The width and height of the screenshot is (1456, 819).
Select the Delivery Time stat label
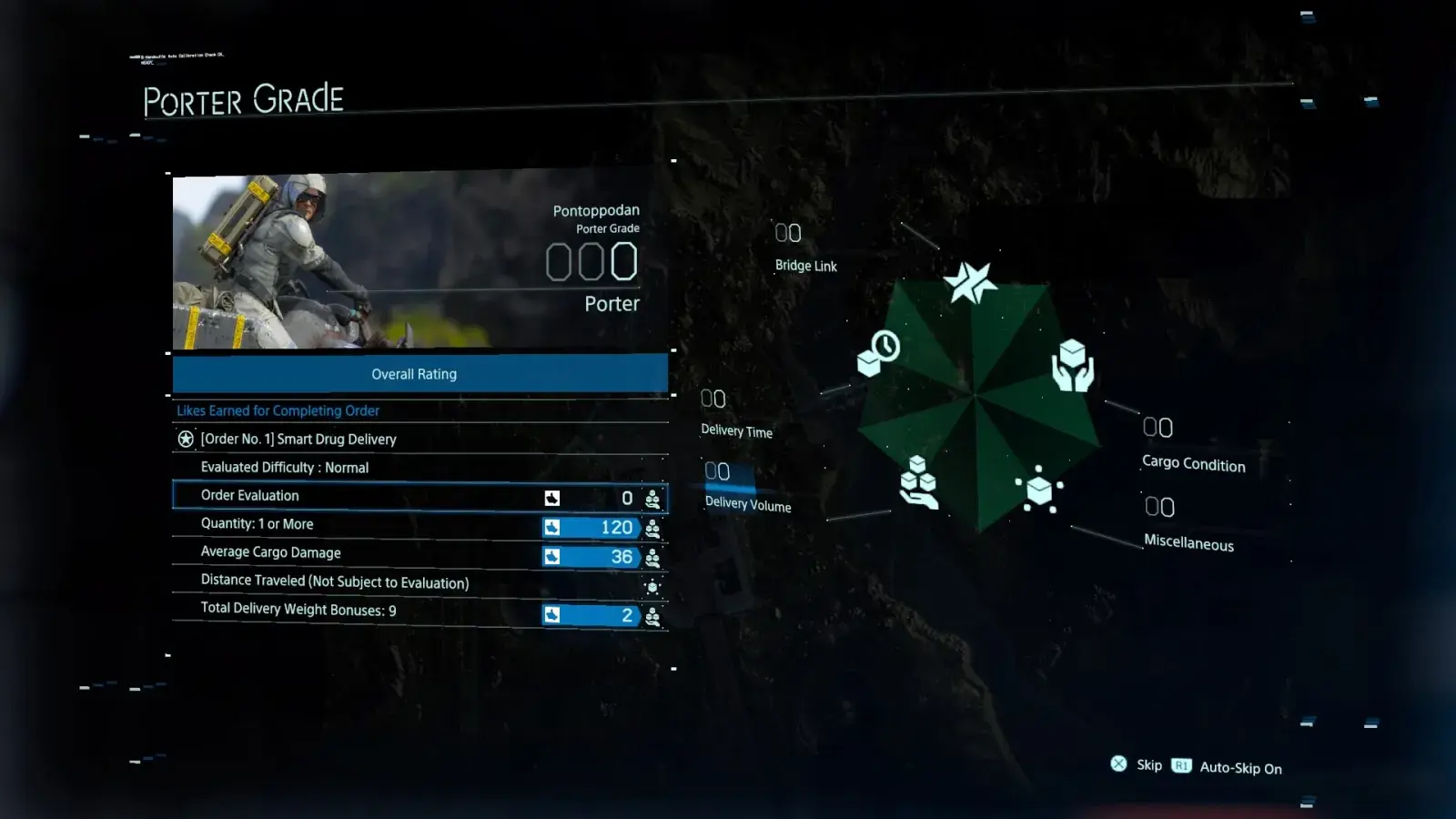[x=736, y=431]
